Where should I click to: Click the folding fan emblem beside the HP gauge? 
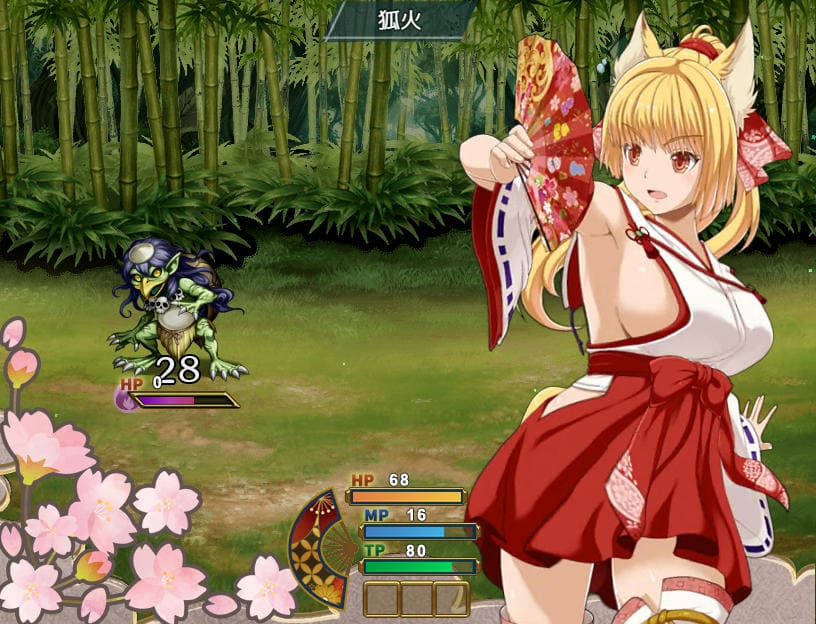click(318, 548)
